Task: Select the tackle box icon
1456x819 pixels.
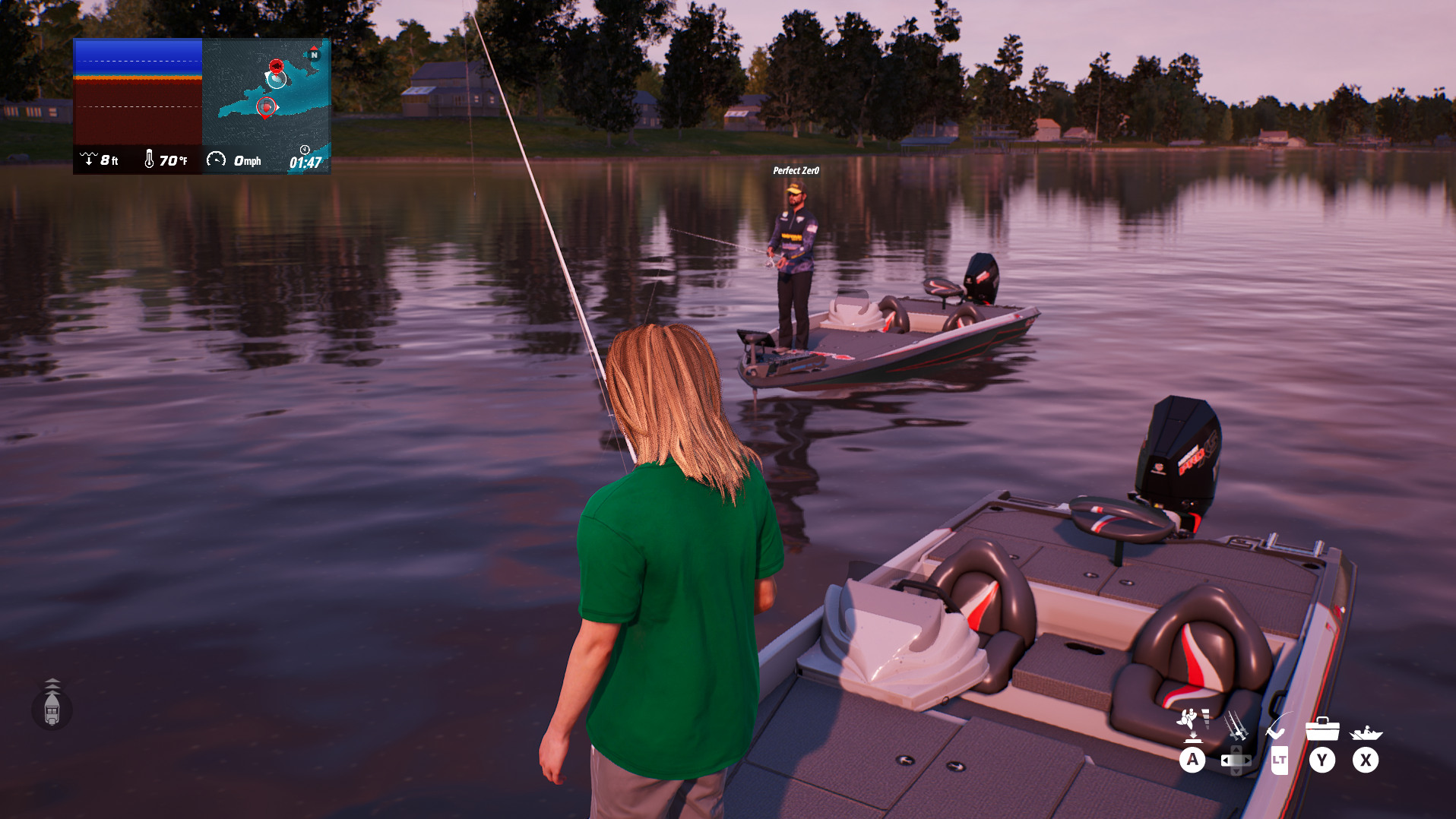Action: click(x=1321, y=729)
